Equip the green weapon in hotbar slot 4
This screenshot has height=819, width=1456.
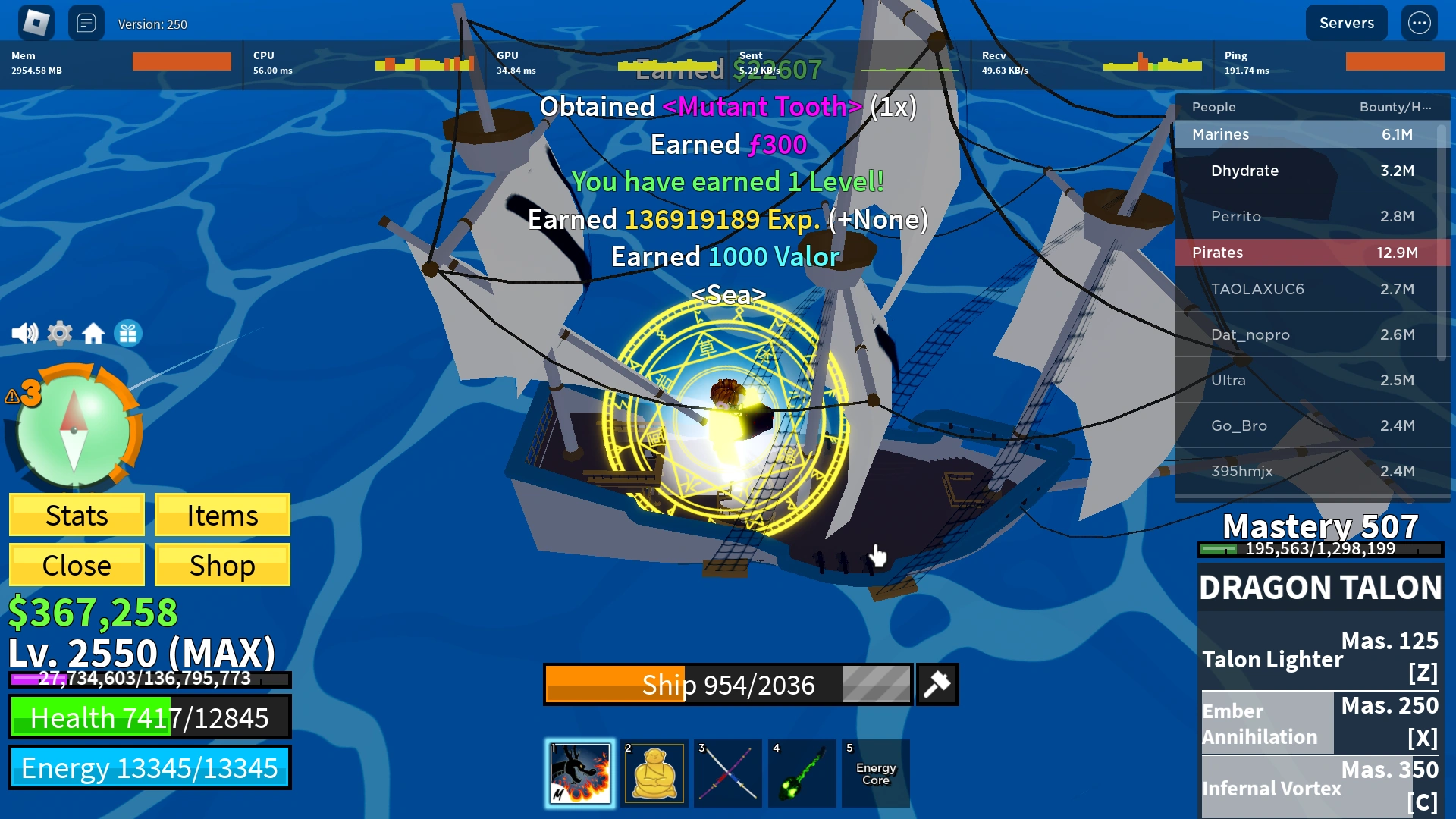(x=802, y=773)
